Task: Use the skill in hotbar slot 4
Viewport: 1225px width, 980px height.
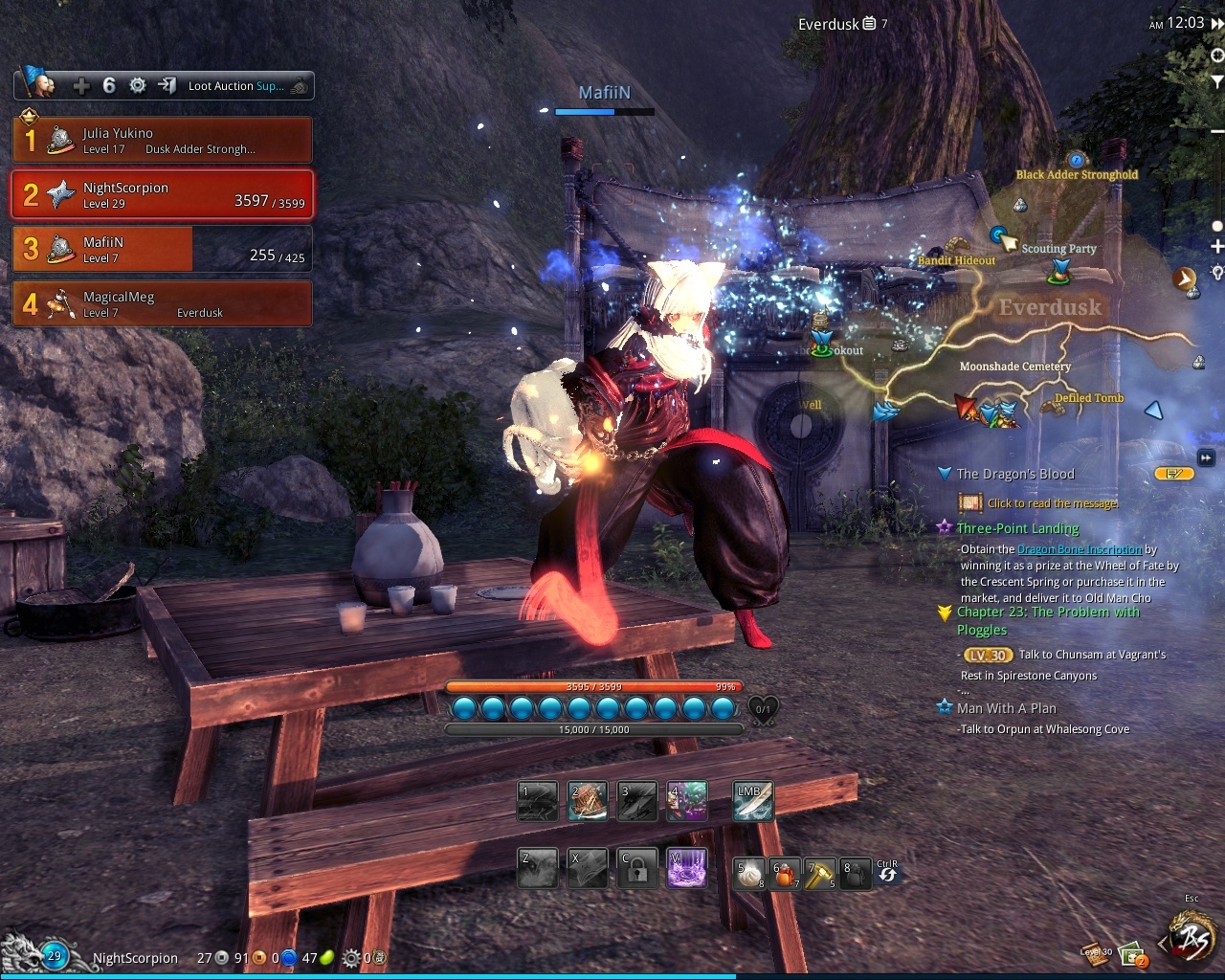Action: (x=687, y=802)
